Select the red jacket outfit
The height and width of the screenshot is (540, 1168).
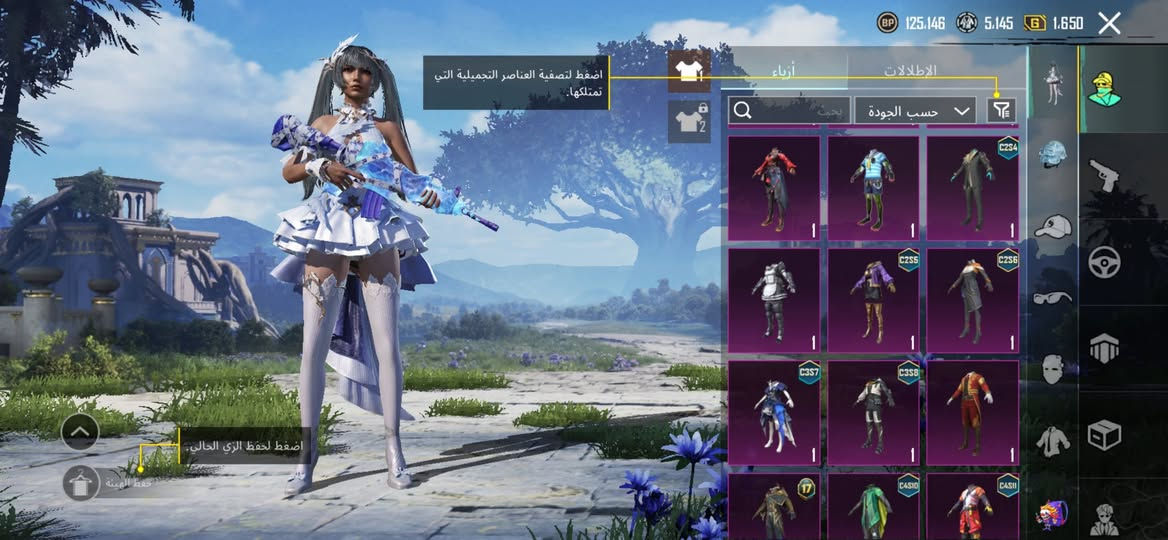(x=773, y=188)
